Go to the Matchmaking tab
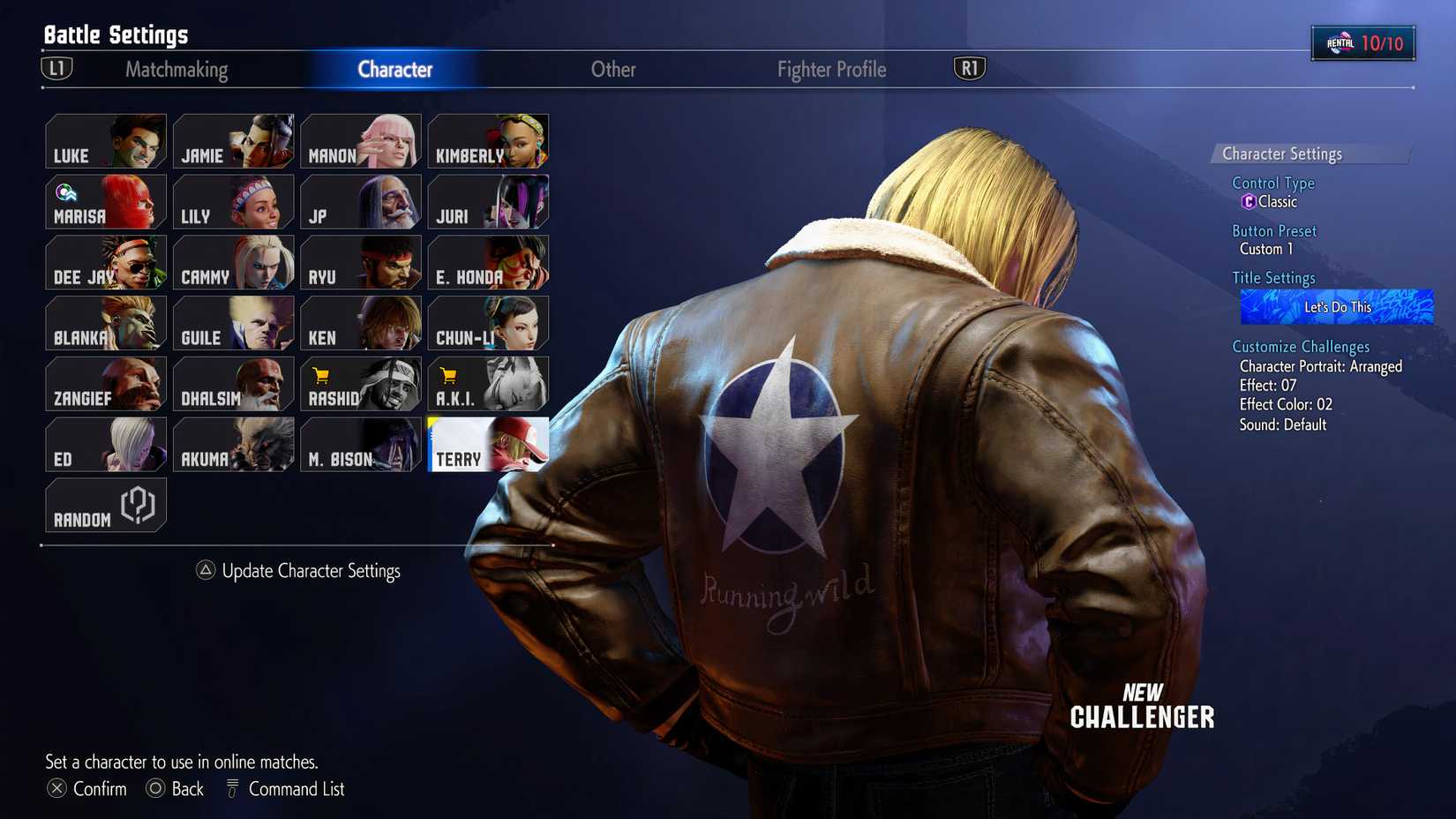Viewport: 1456px width, 819px height. (x=177, y=69)
